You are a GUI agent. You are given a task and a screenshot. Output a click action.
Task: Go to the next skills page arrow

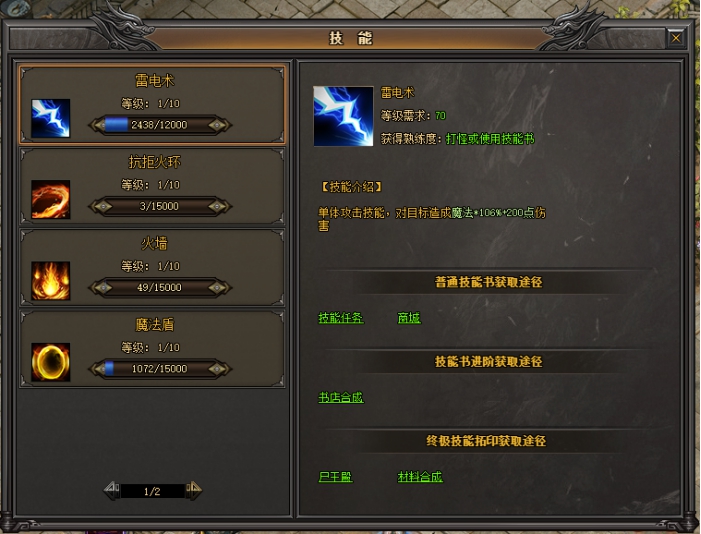(194, 490)
